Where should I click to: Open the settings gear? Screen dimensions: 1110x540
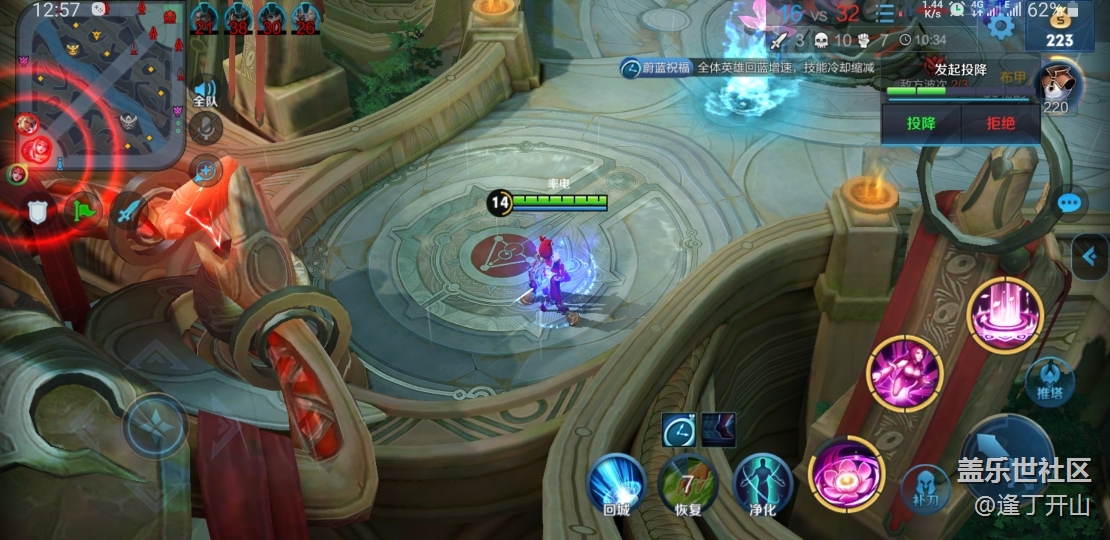tap(1000, 25)
